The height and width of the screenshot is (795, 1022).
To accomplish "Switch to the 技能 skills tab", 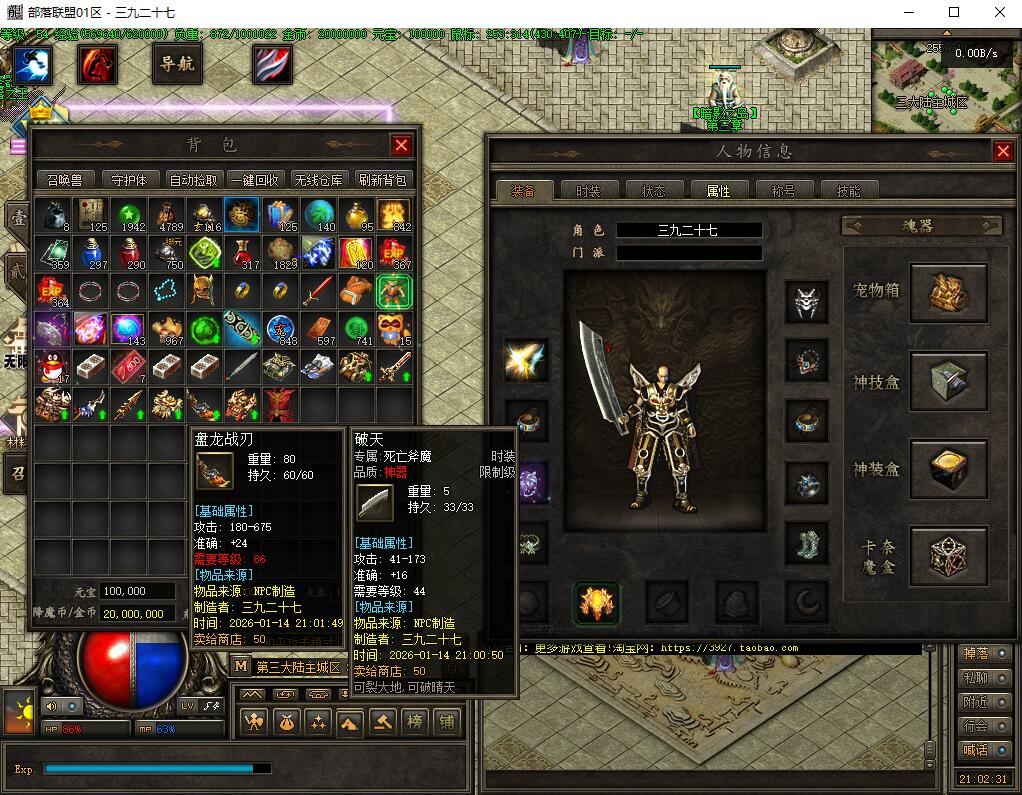I will coord(848,190).
